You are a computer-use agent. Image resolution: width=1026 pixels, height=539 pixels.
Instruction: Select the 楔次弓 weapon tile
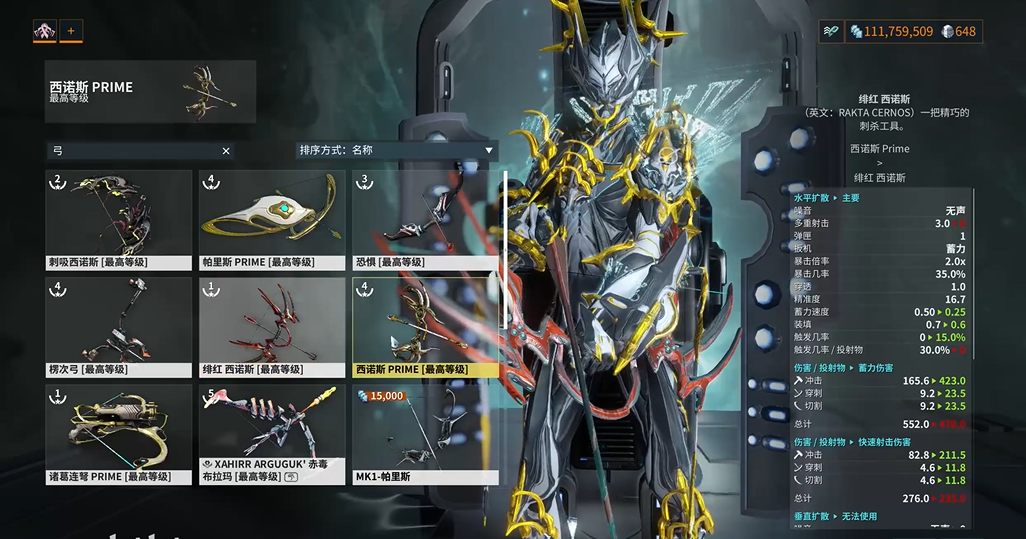(x=118, y=327)
